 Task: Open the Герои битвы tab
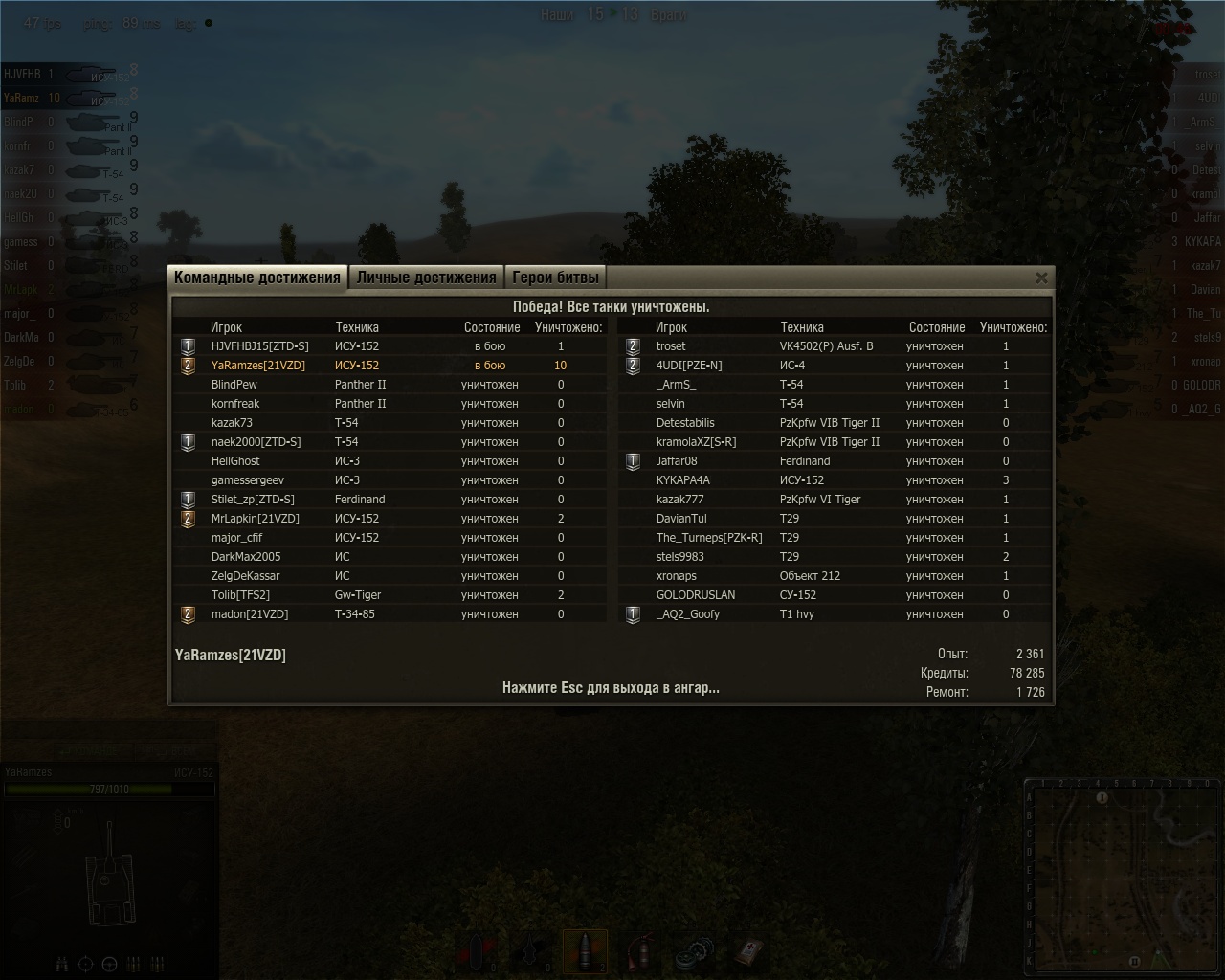555,278
